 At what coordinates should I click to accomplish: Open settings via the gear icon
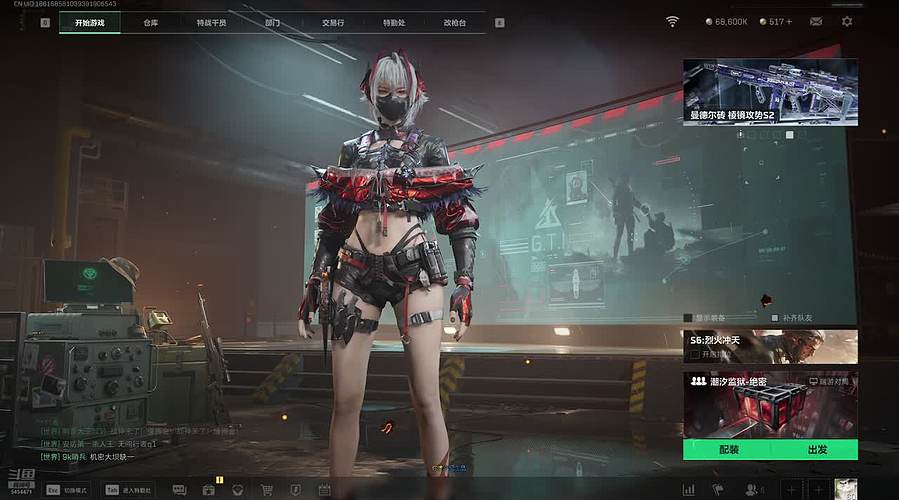(847, 21)
